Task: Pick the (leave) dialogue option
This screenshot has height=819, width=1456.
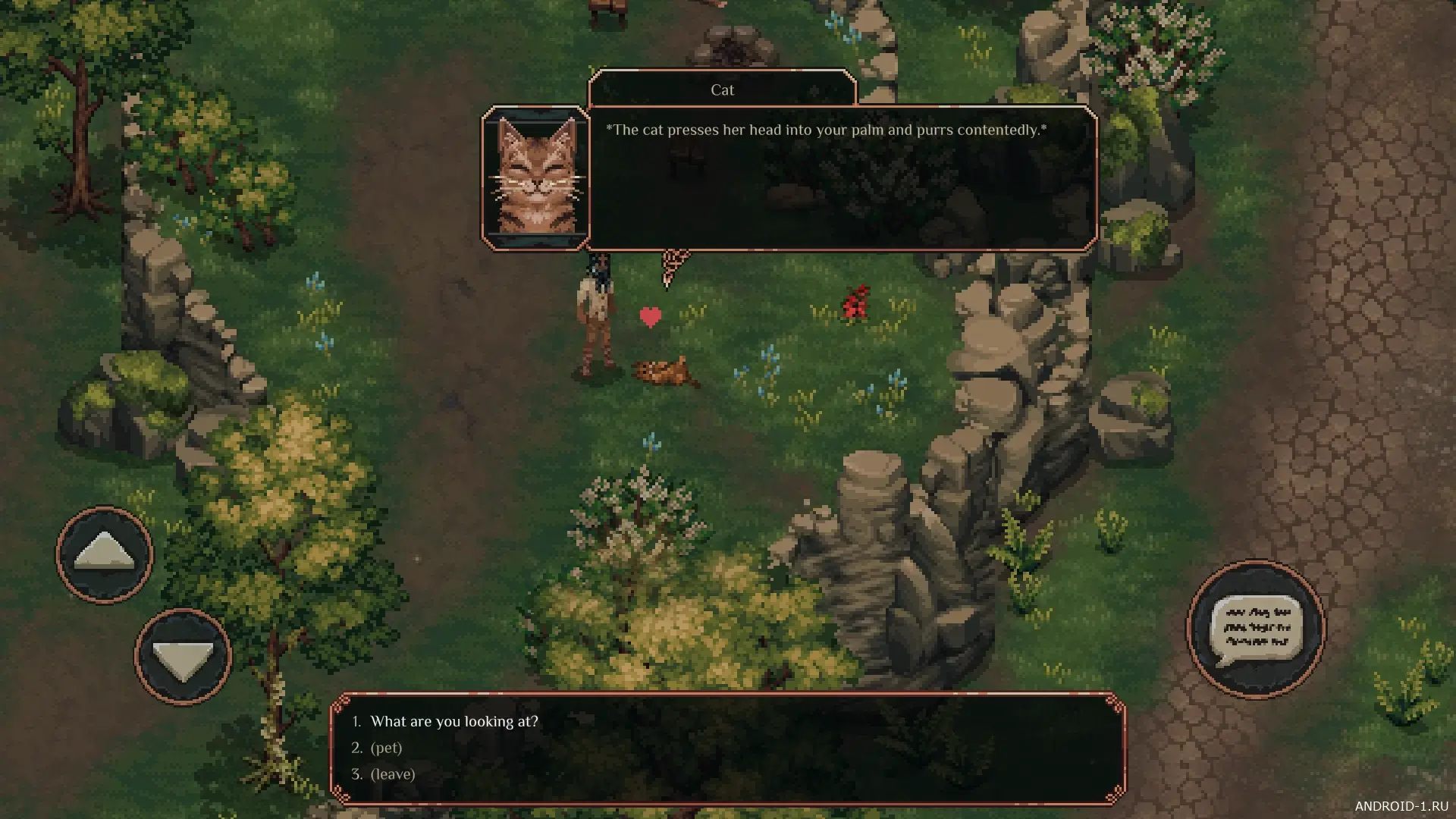Action: pos(392,774)
